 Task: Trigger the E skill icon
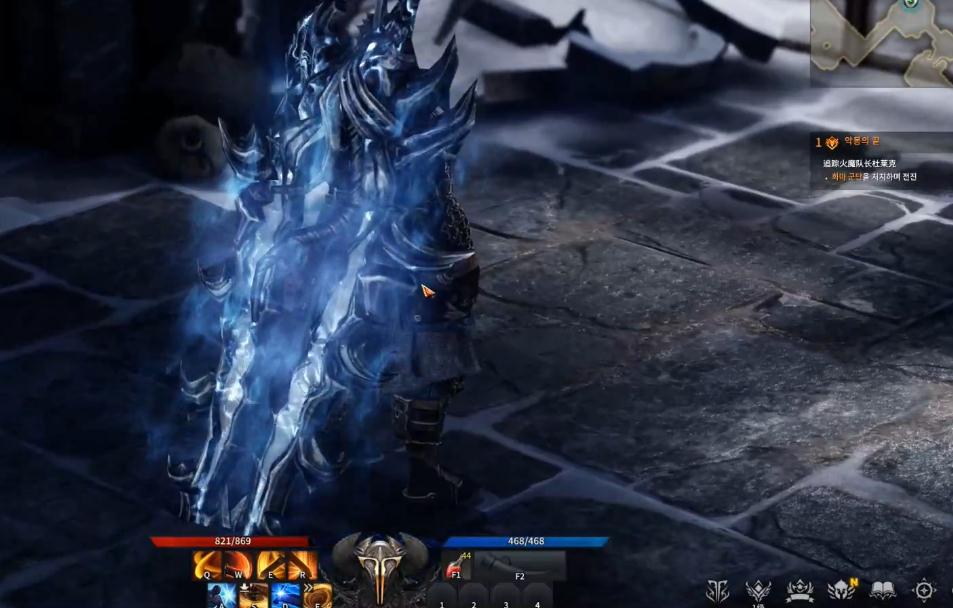tap(270, 566)
